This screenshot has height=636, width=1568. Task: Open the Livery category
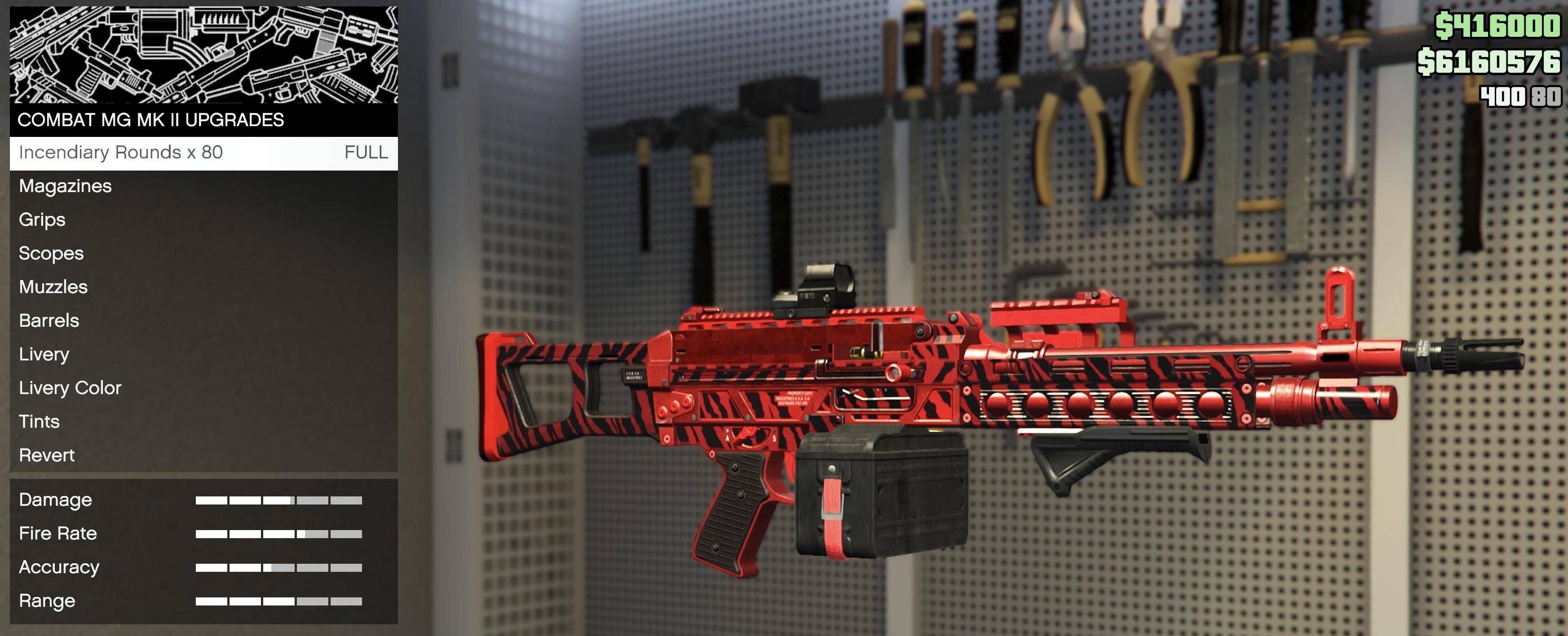[43, 354]
